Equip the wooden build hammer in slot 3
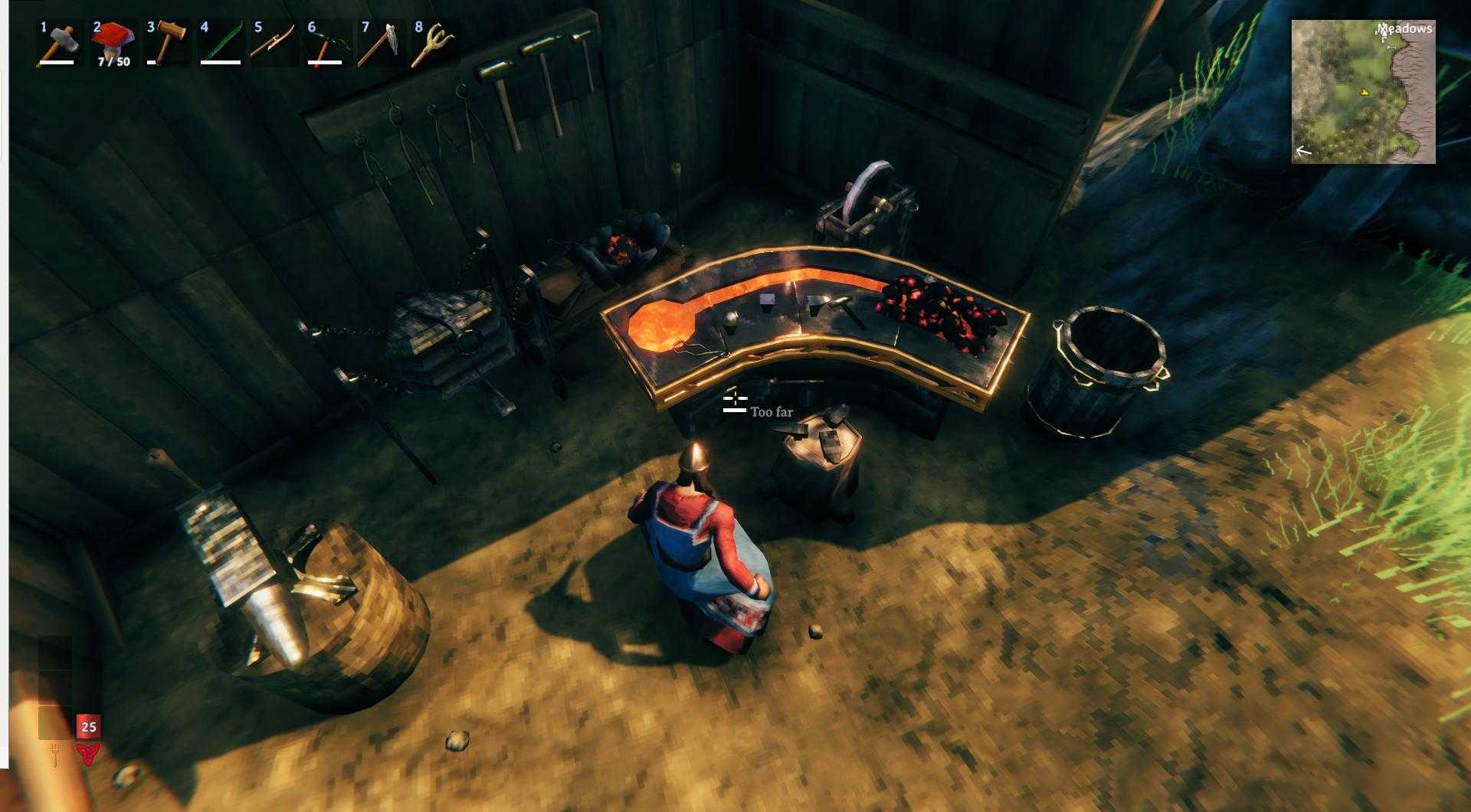This screenshot has height=812, width=1471. (x=165, y=44)
